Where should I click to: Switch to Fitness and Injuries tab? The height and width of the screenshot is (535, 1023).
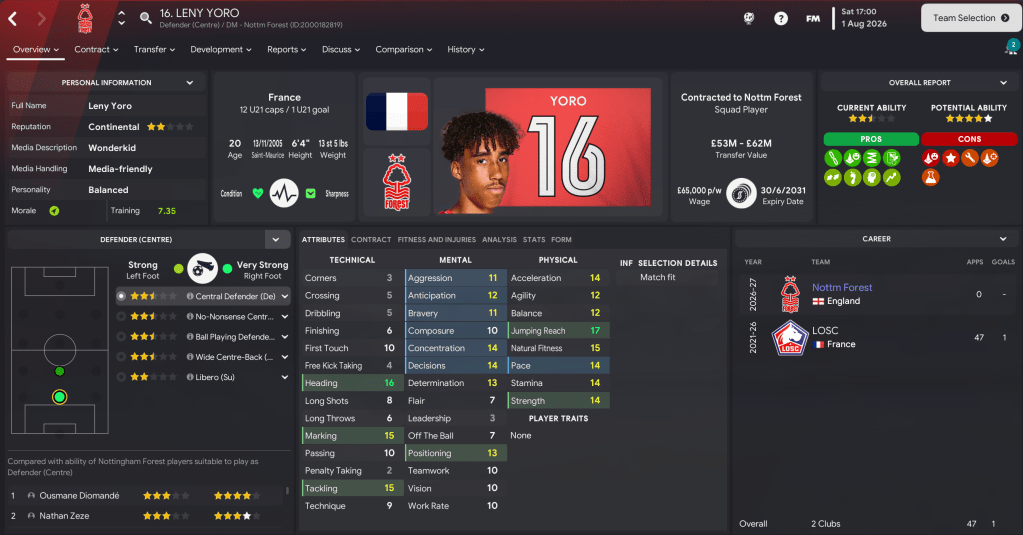(x=436, y=240)
